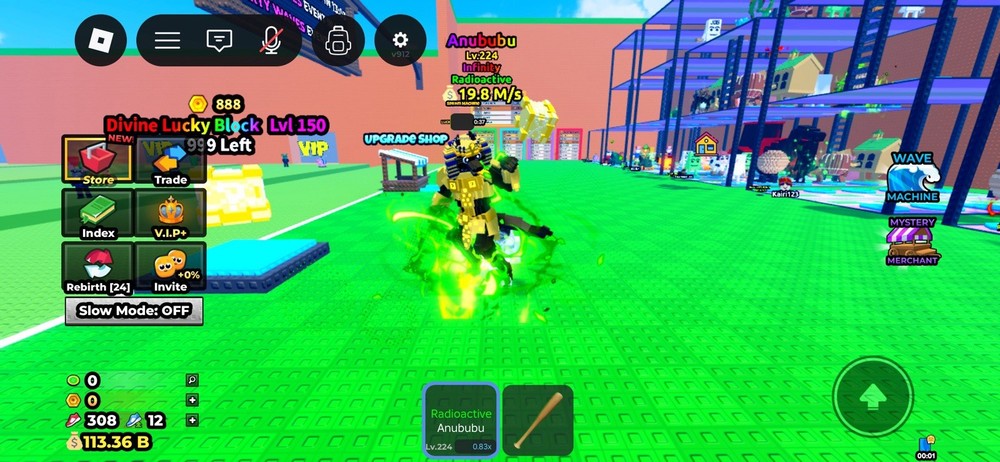Open the Wave Machine shortcut

[912, 178]
